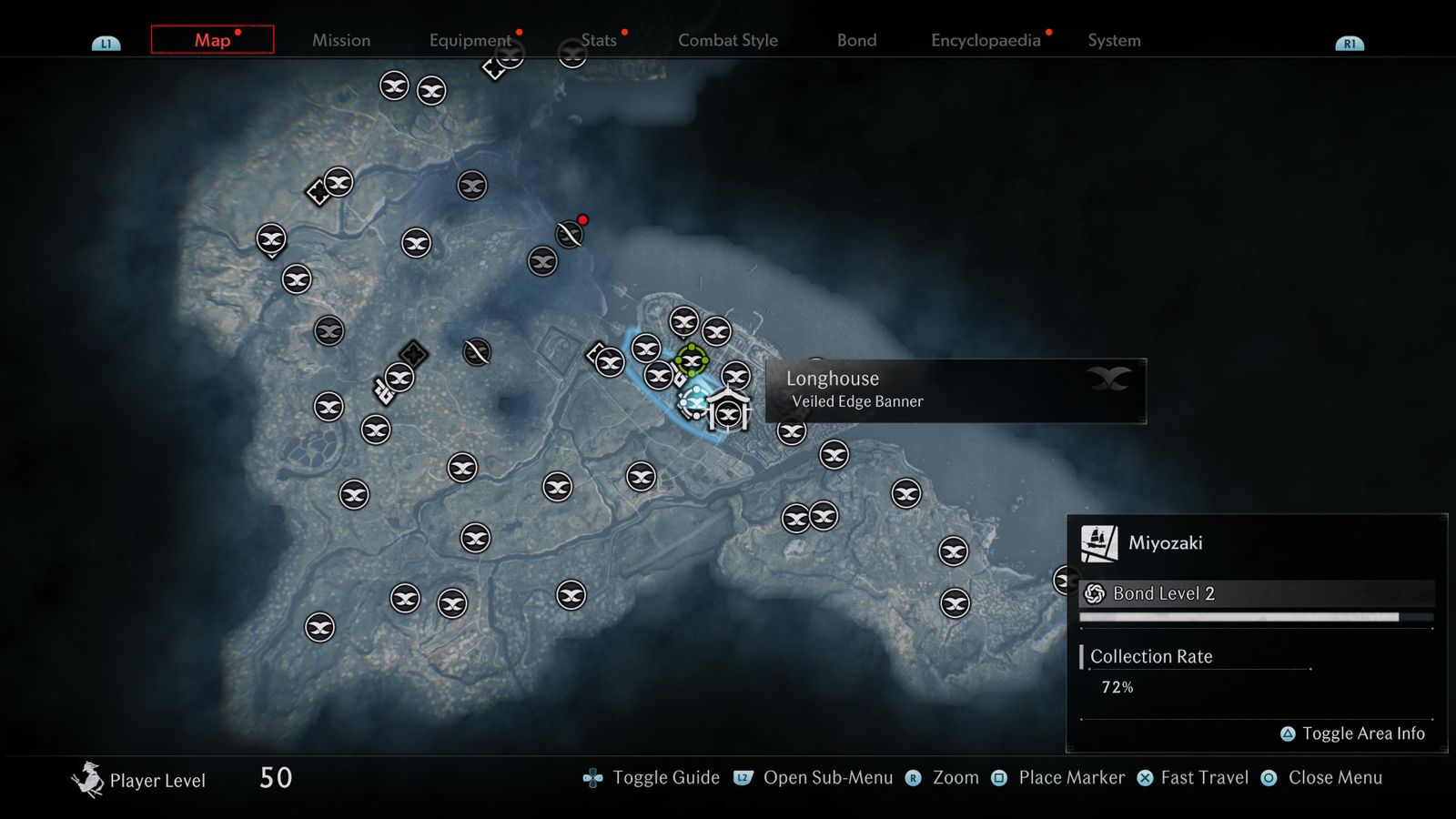
Task: Switch to the Mission tab
Action: [340, 40]
